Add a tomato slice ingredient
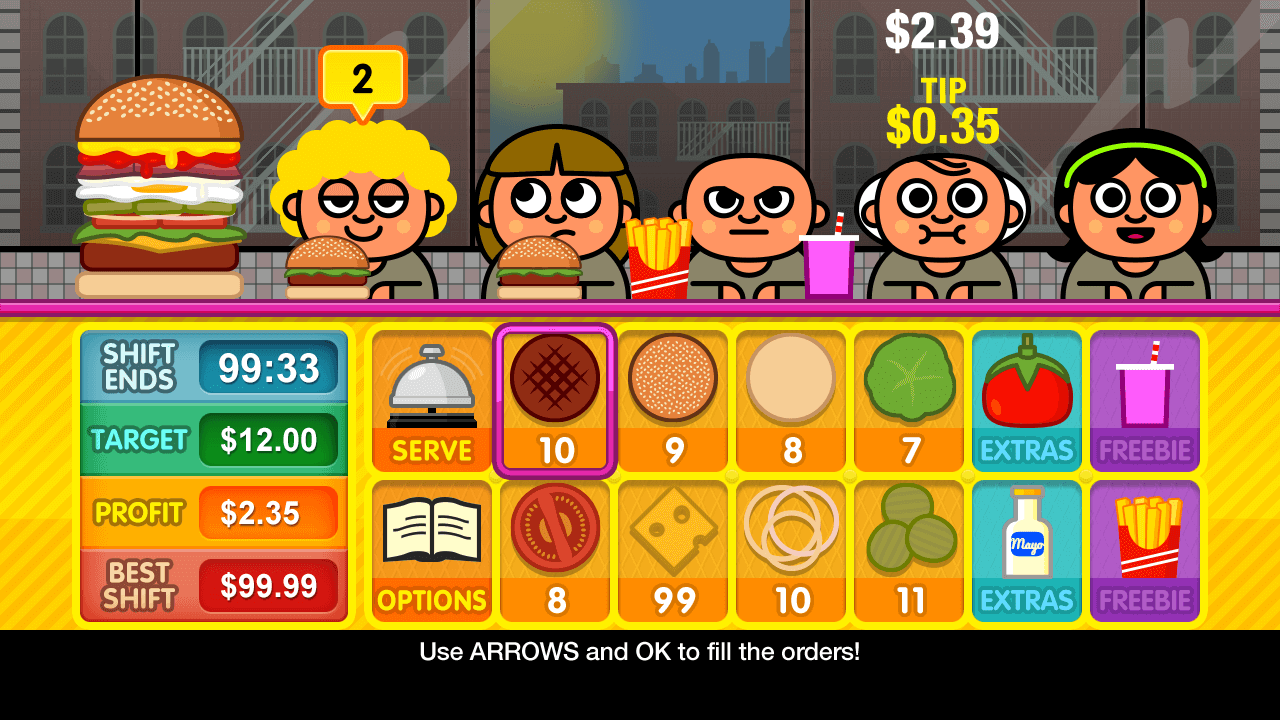This screenshot has height=720, width=1280. 555,551
